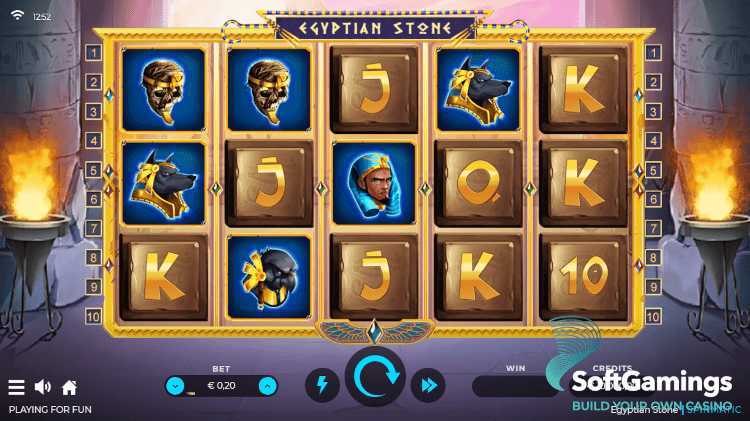Increase the bet amount

tap(267, 386)
